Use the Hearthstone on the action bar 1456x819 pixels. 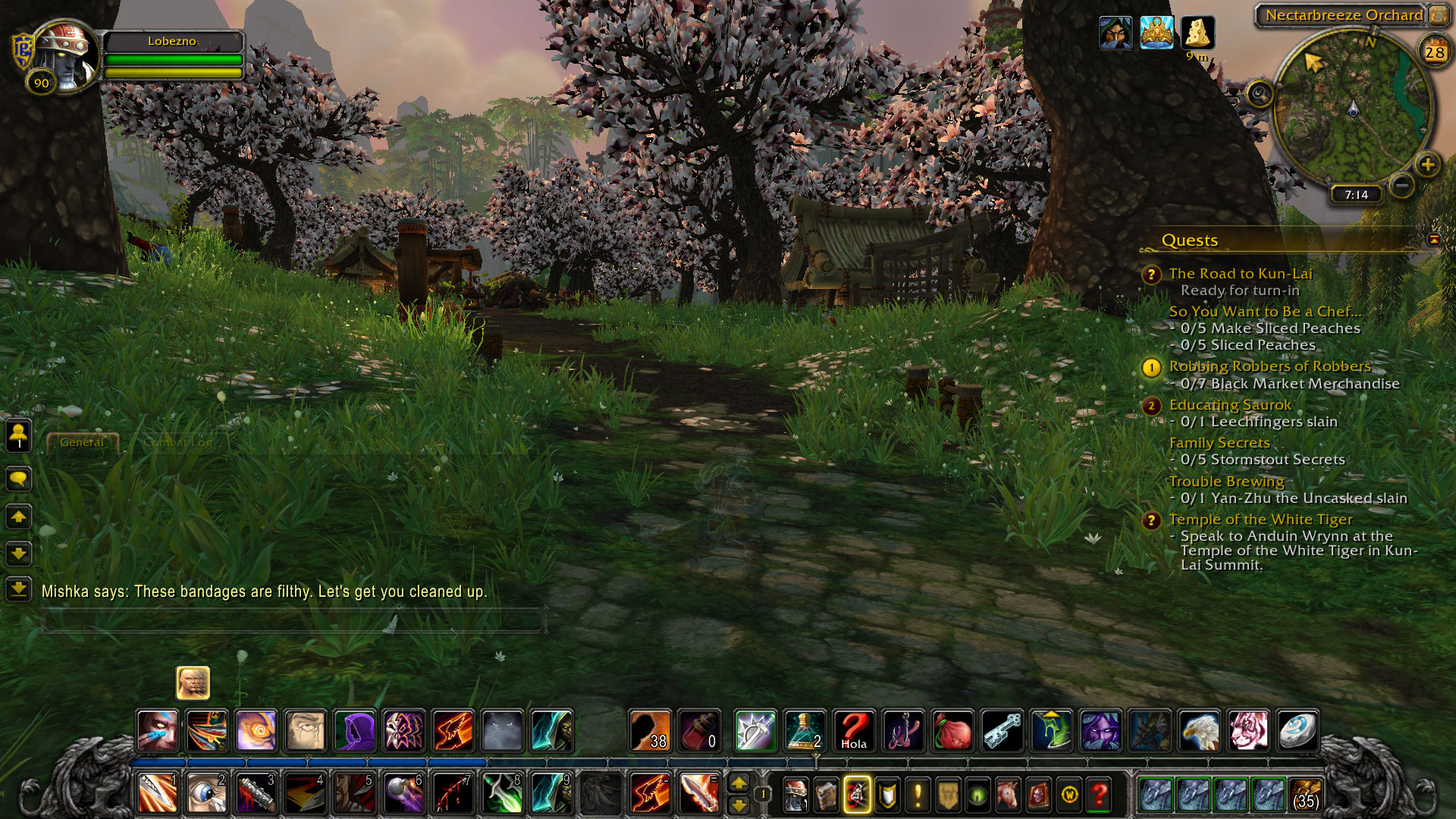(1296, 730)
